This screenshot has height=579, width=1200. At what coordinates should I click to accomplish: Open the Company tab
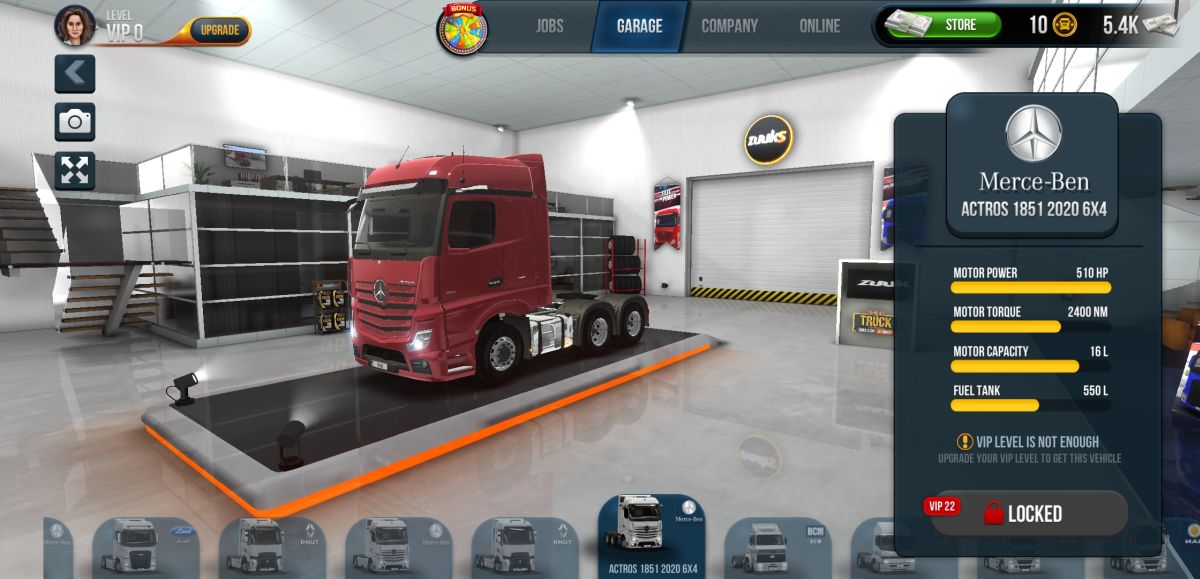729,26
